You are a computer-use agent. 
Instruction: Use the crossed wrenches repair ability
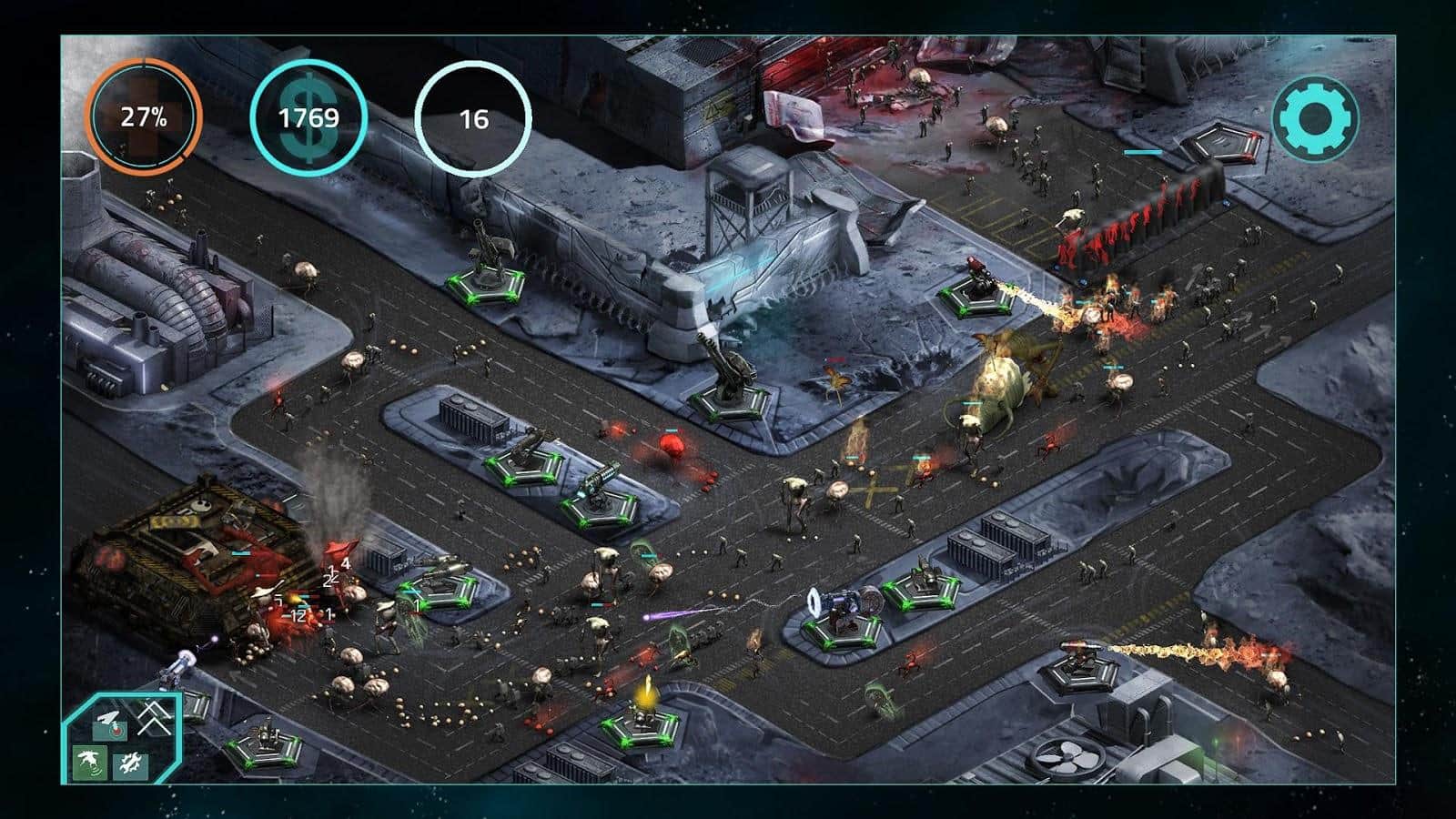tap(130, 764)
